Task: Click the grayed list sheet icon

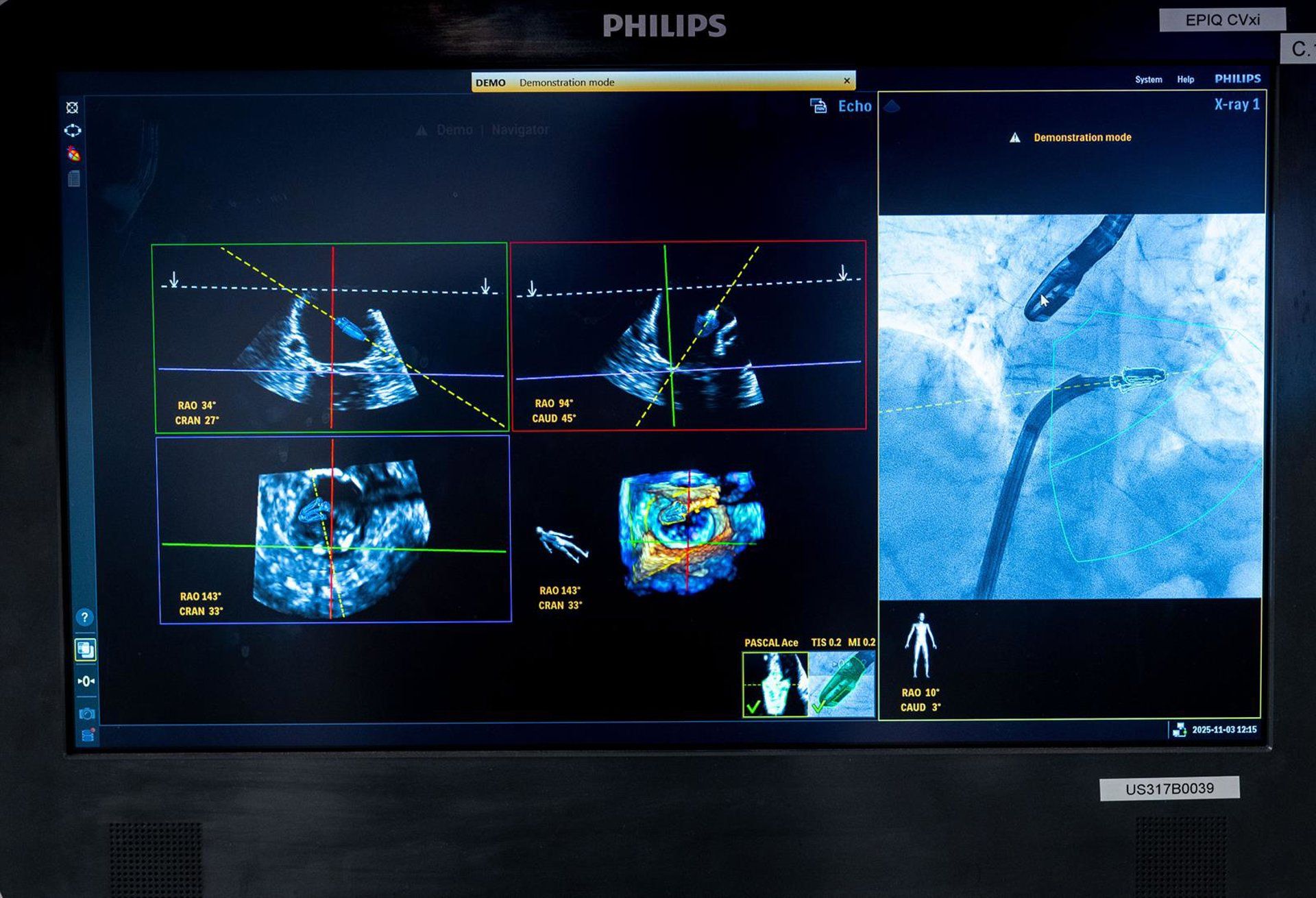Action: click(74, 179)
